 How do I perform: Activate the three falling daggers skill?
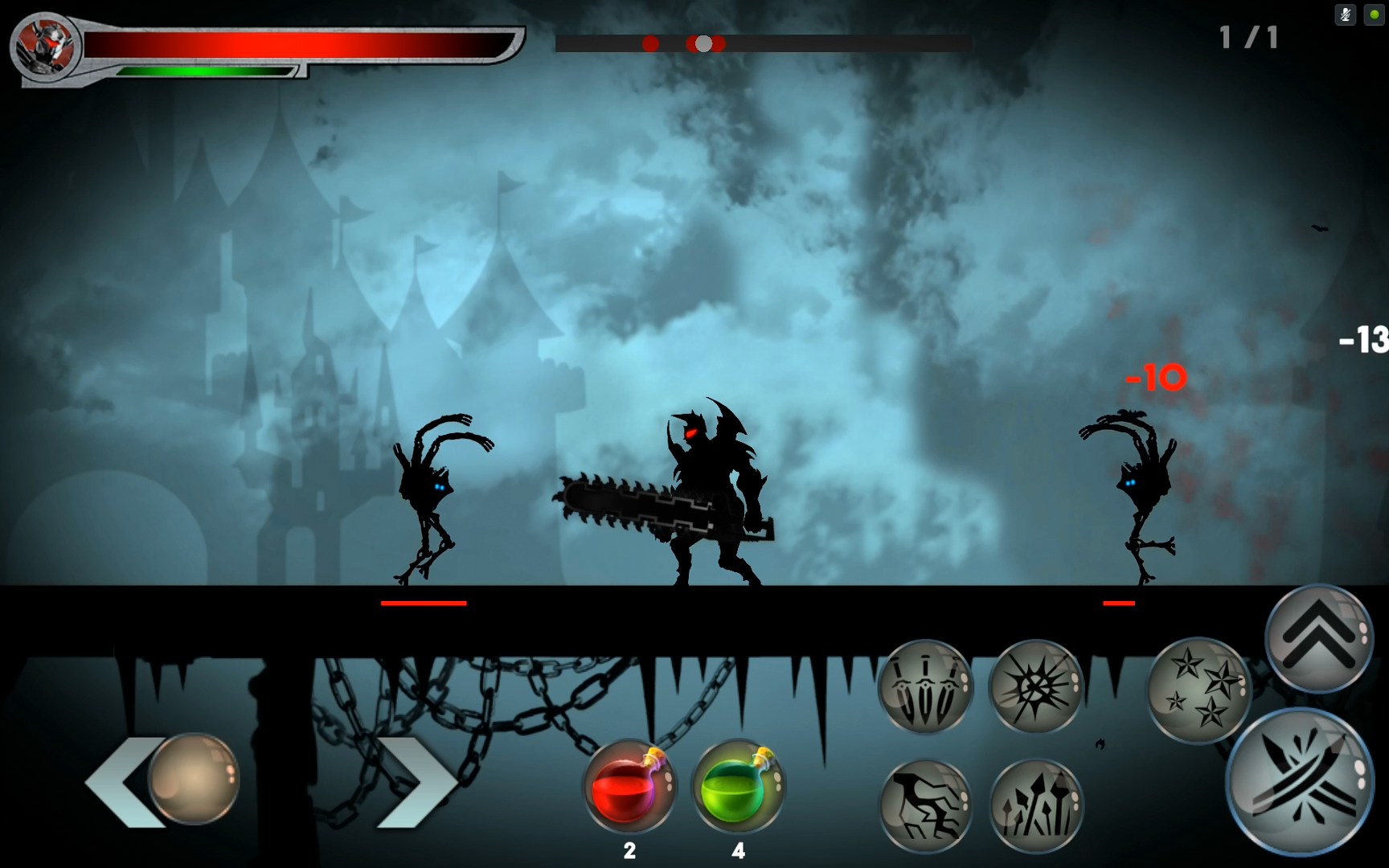coord(925,686)
